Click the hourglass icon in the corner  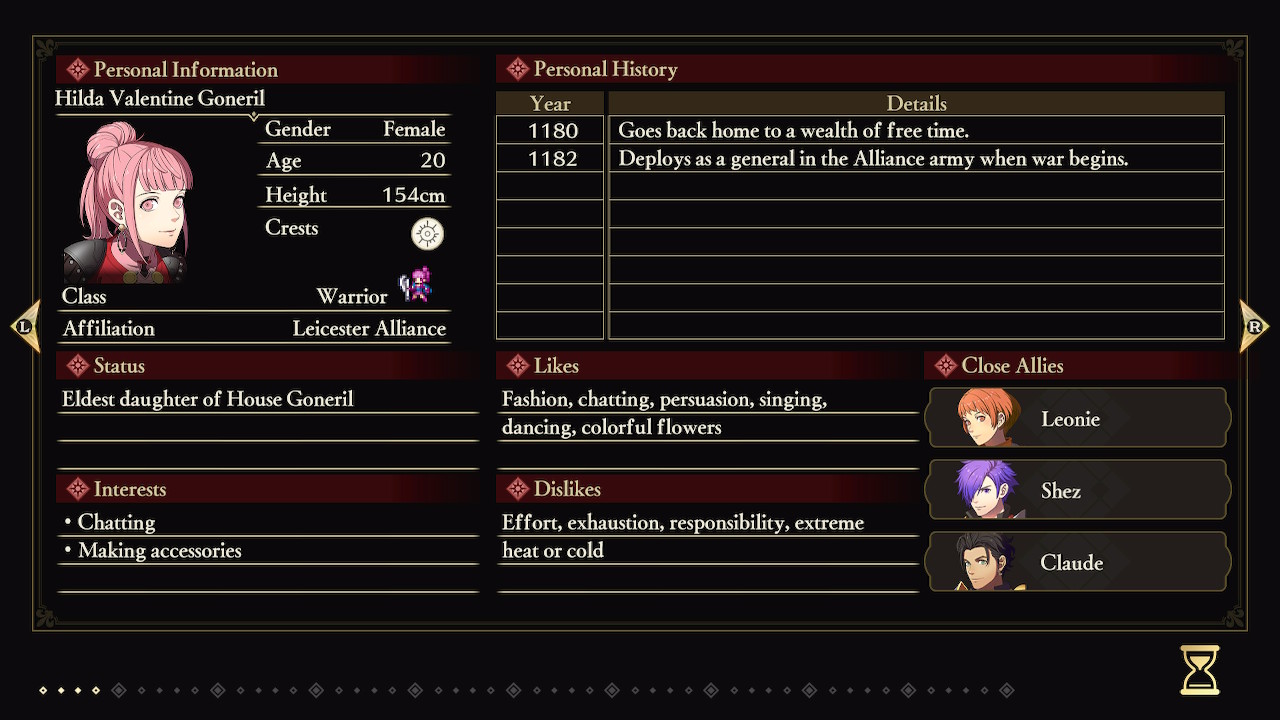coord(1198,671)
